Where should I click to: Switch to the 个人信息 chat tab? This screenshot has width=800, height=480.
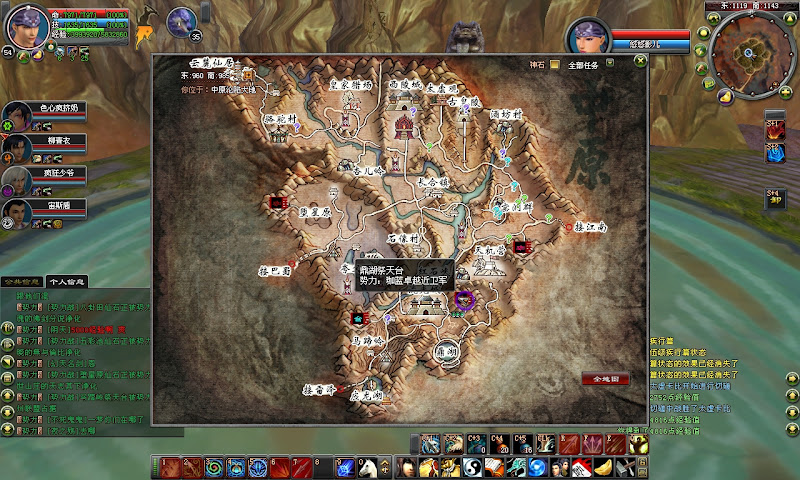(x=68, y=282)
